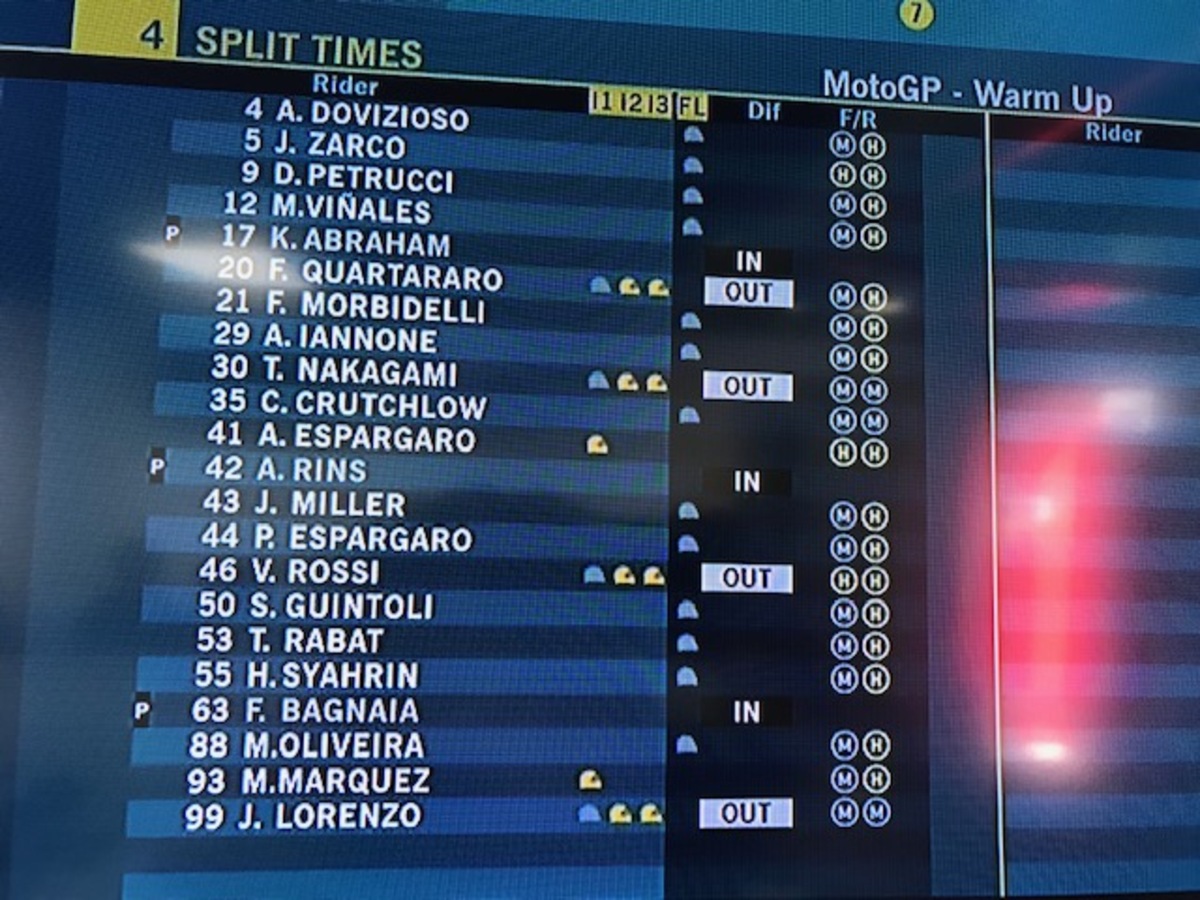Select rider K. Abraham
The width and height of the screenshot is (1200, 900).
point(361,242)
